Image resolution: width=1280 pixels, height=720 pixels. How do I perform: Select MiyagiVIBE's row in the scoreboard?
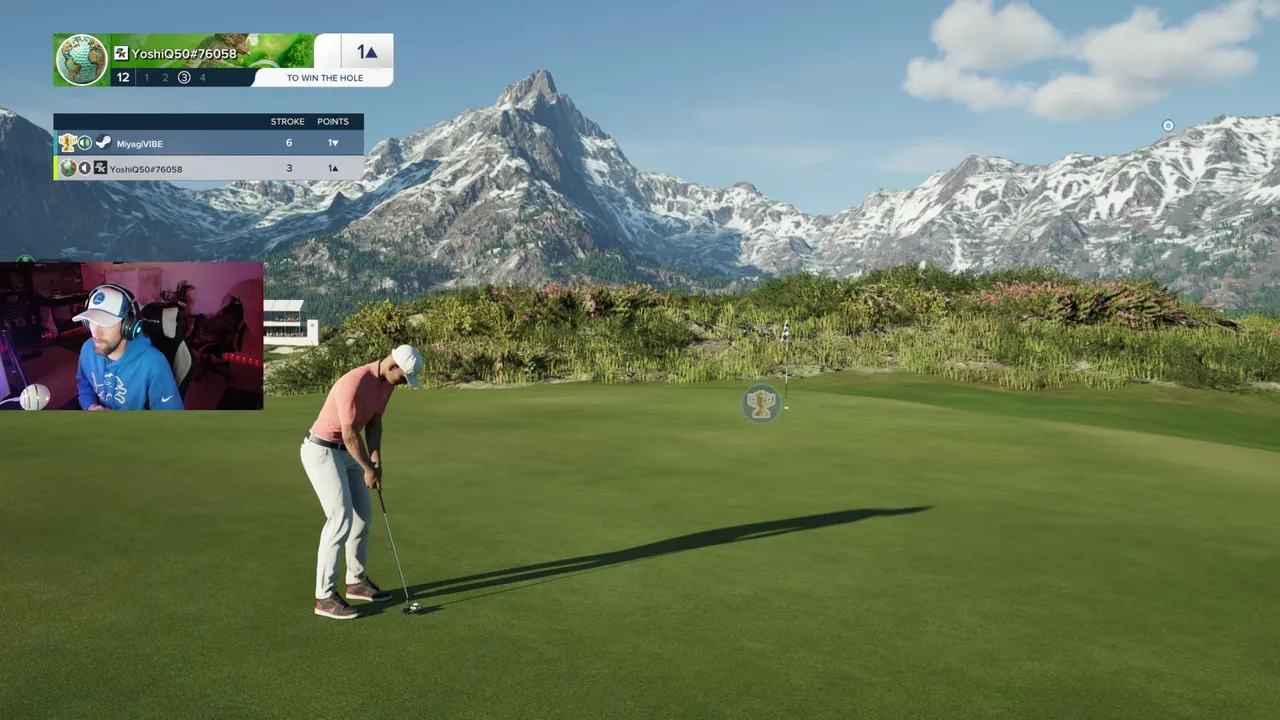[208, 143]
